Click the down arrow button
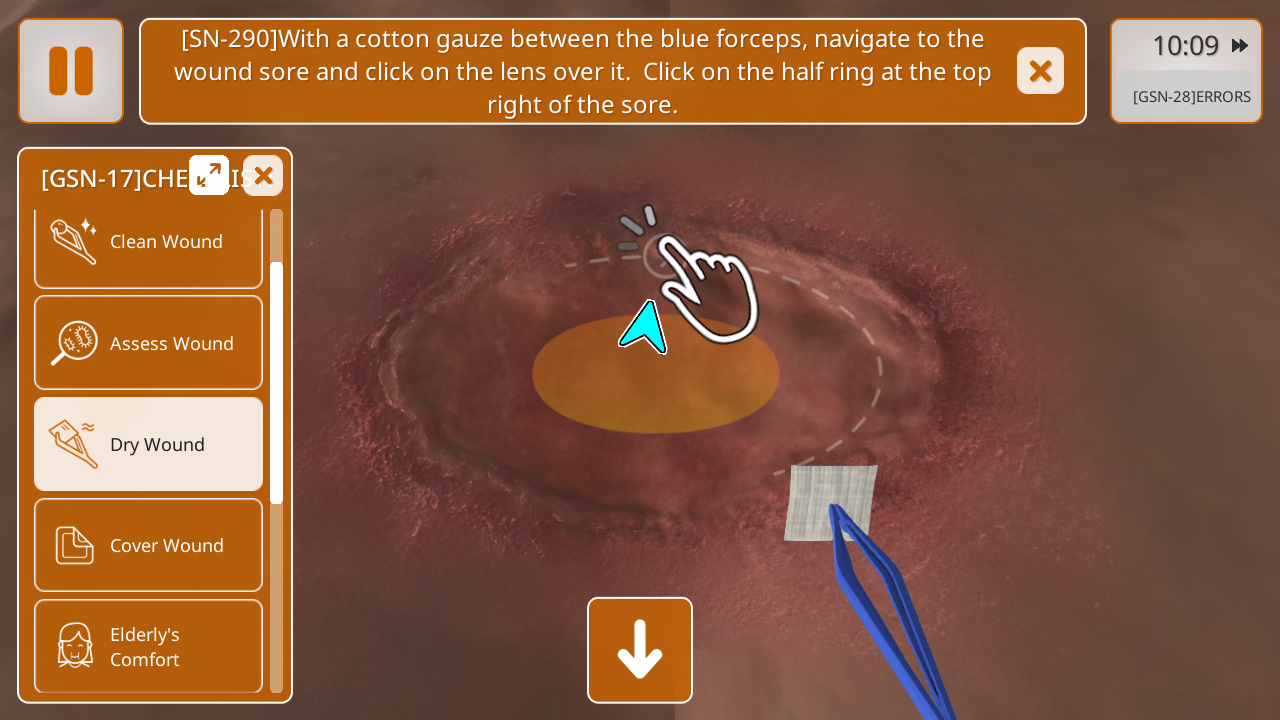This screenshot has height=720, width=1280. pos(640,650)
